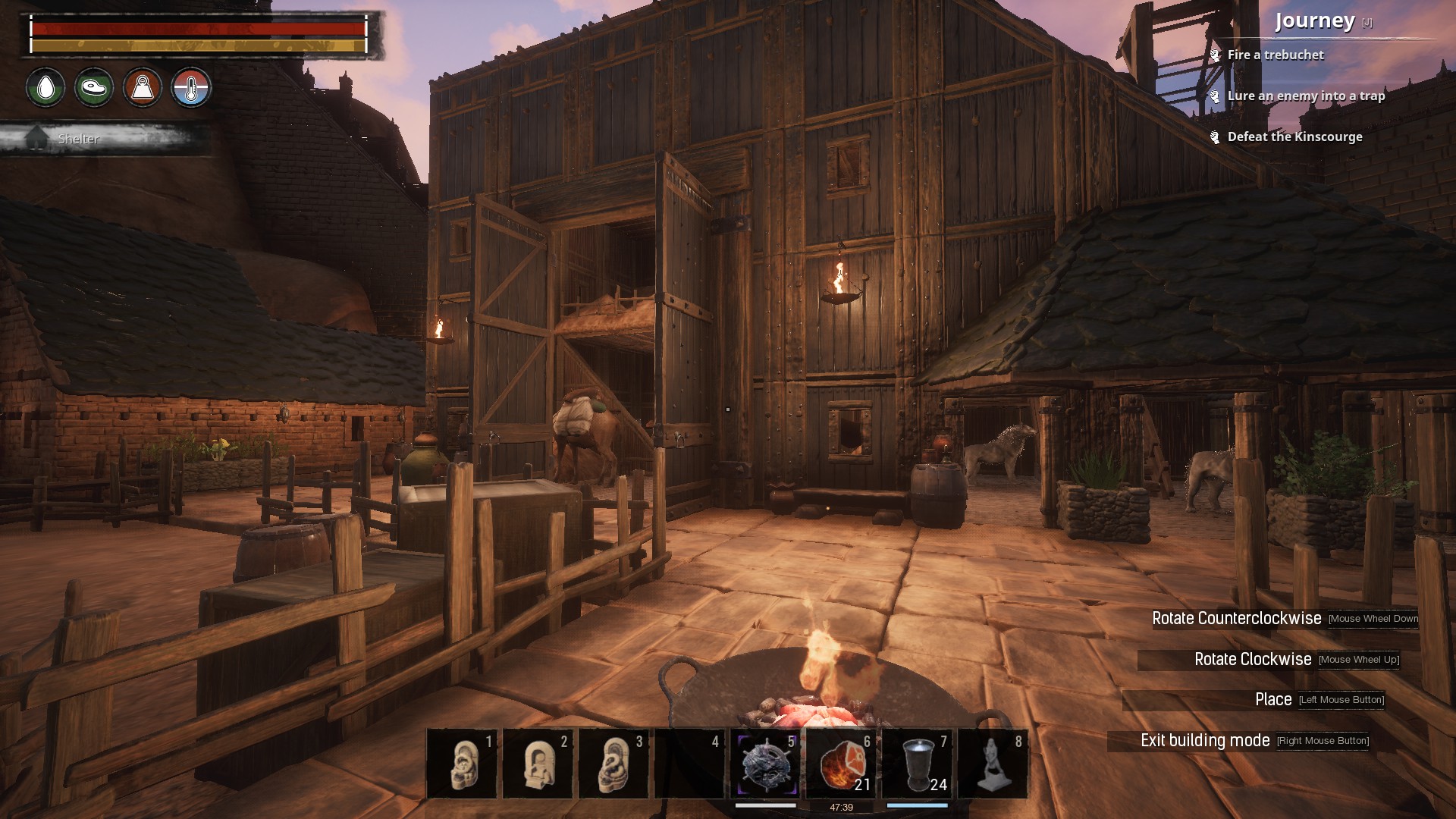1456x819 pixels.
Task: Open the Journey tracker header
Action: [1314, 21]
